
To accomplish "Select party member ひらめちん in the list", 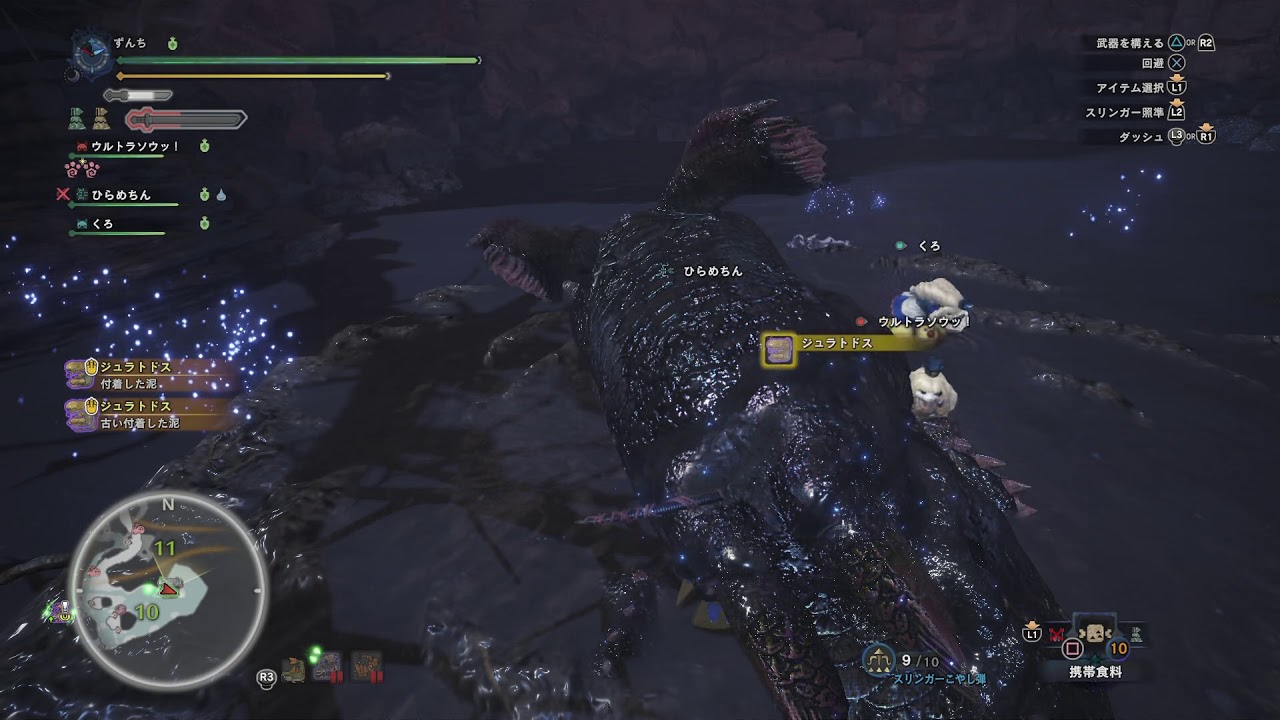I will (122, 195).
